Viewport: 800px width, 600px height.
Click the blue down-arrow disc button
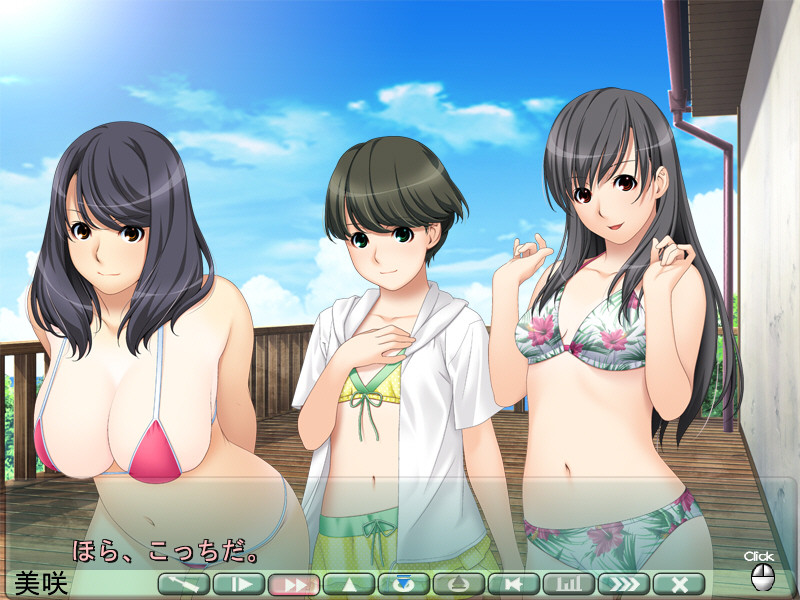coord(404,584)
